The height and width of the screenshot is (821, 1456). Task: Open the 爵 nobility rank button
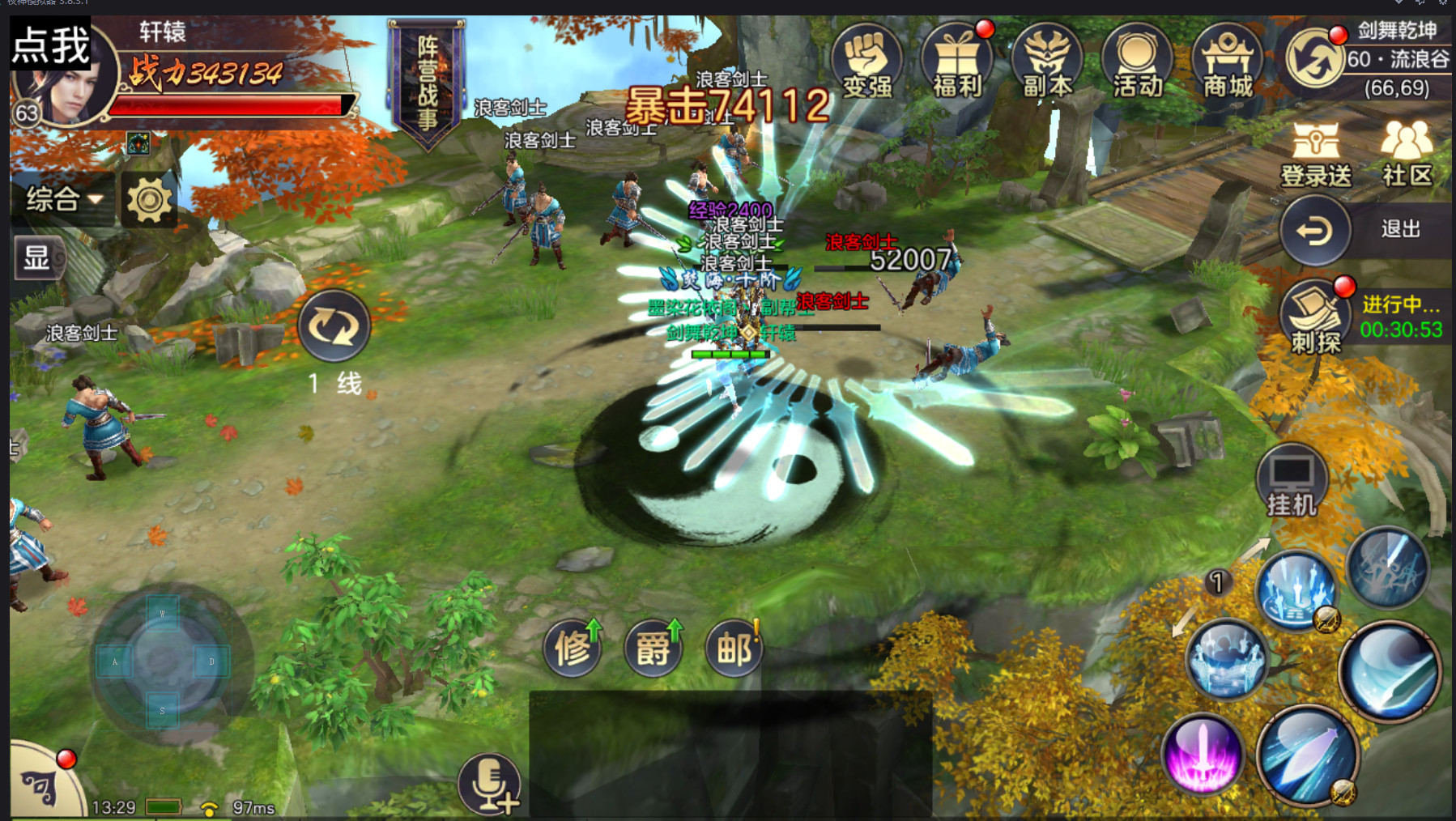click(x=653, y=648)
